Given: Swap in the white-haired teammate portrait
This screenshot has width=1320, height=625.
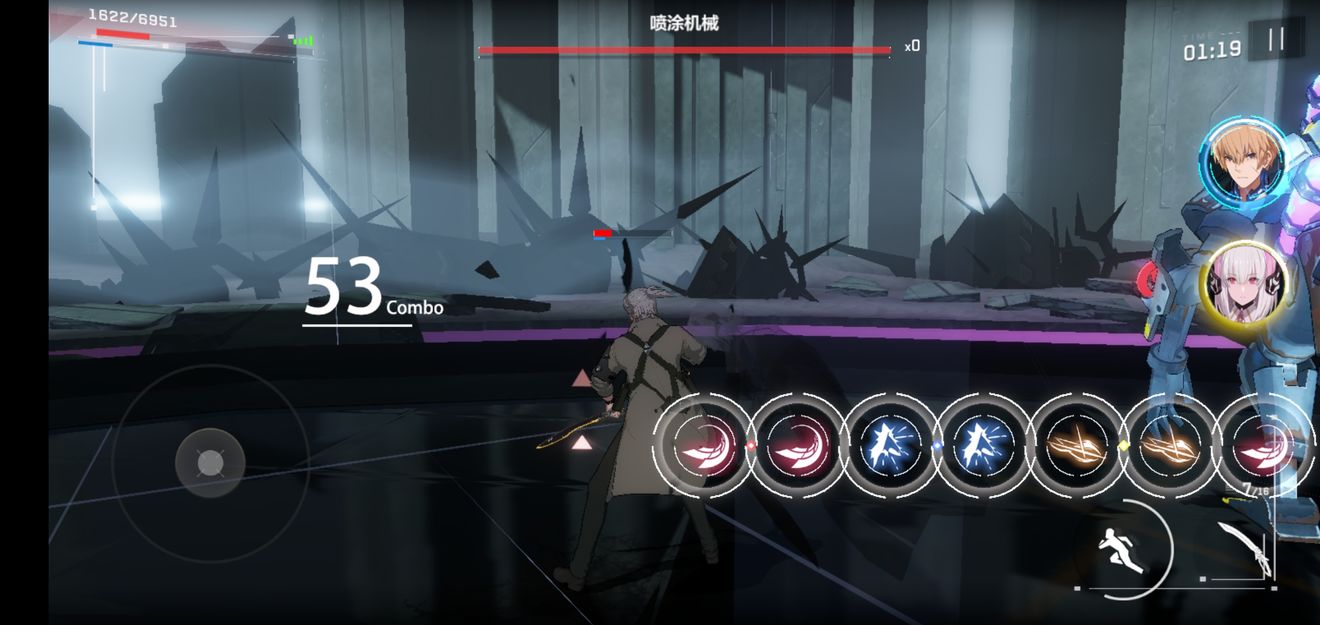Looking at the screenshot, I should pos(1243,284).
